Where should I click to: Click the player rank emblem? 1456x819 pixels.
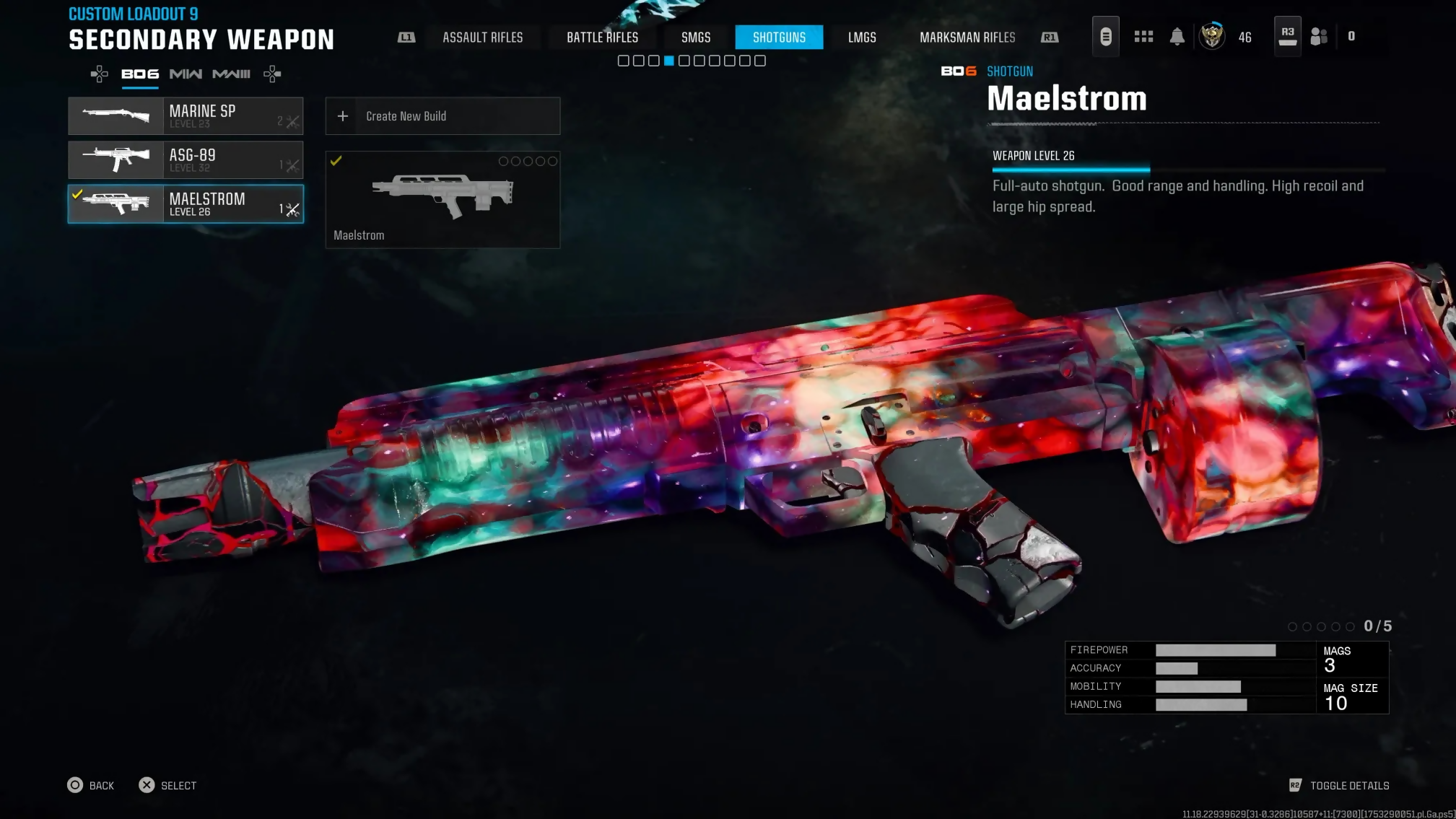click(x=1212, y=36)
